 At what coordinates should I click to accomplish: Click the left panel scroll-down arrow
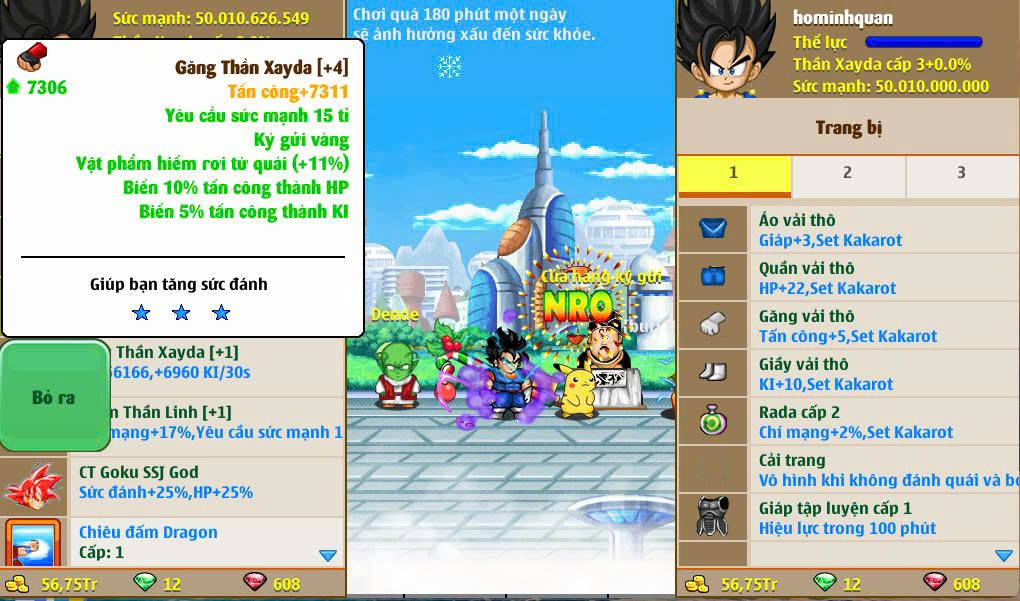coord(327,555)
